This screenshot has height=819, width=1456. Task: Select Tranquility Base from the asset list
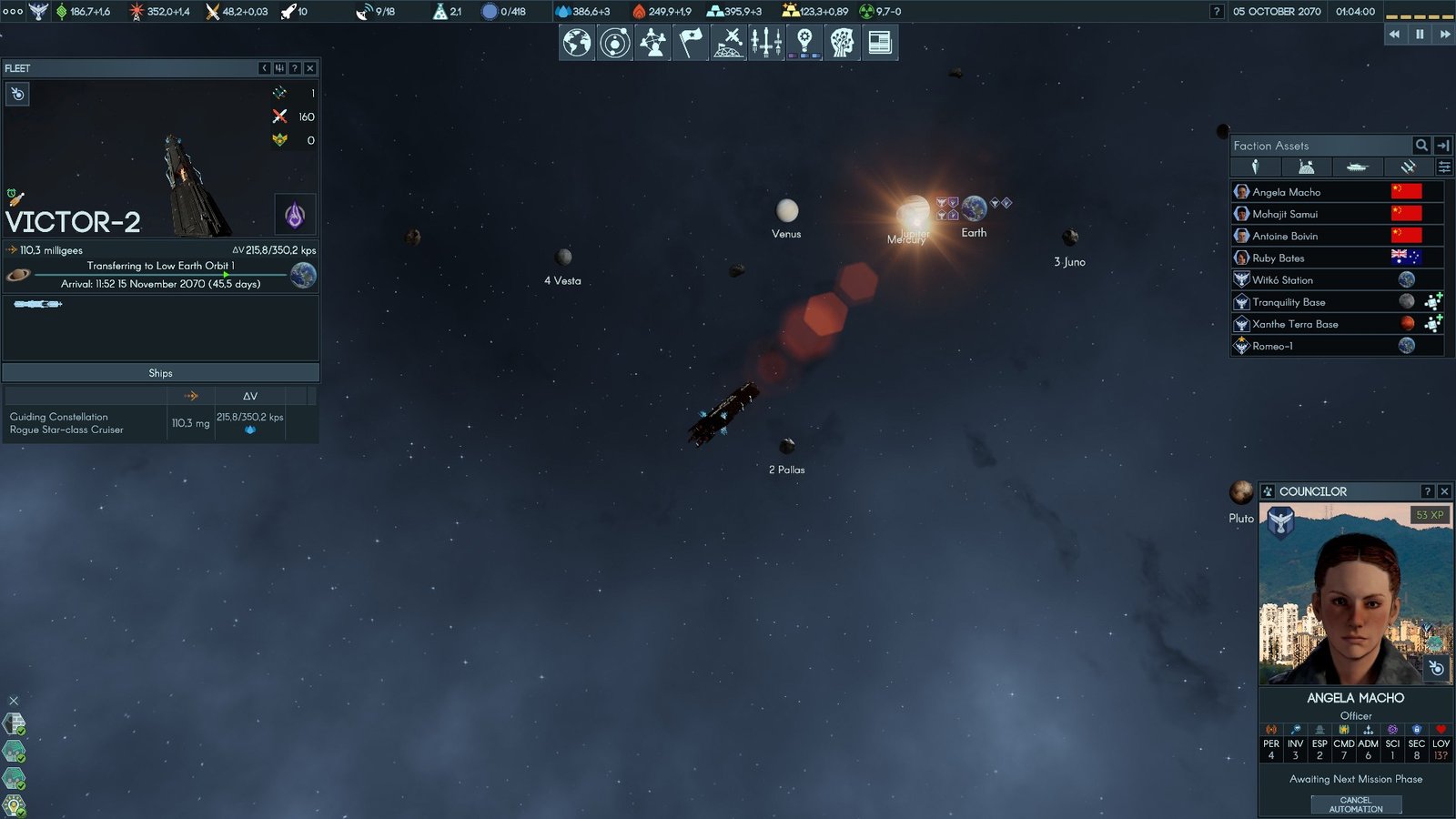point(1289,302)
